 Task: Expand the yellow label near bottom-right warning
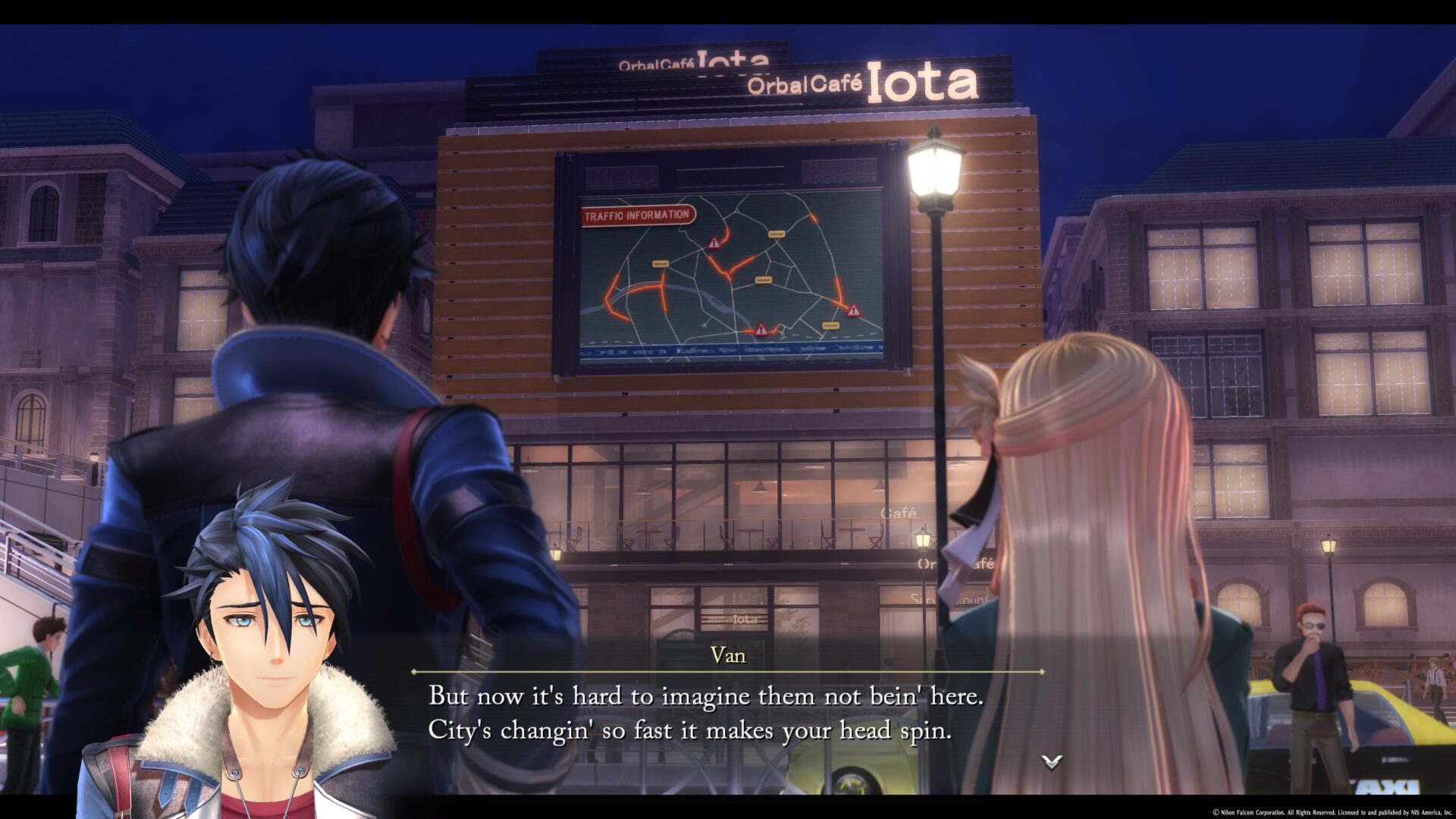(830, 326)
